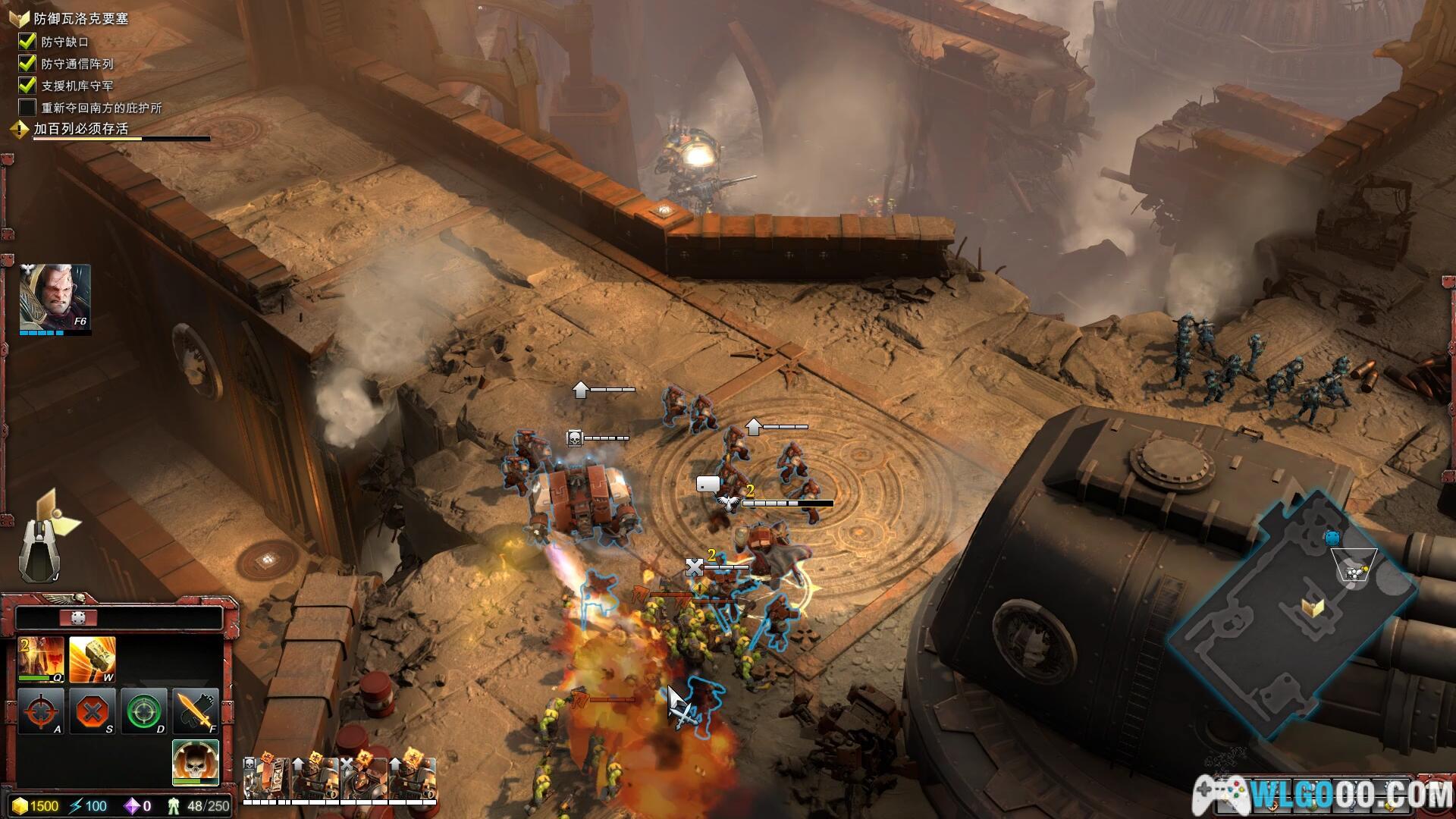Choose the green target command
The width and height of the screenshot is (1456, 819).
tap(143, 711)
